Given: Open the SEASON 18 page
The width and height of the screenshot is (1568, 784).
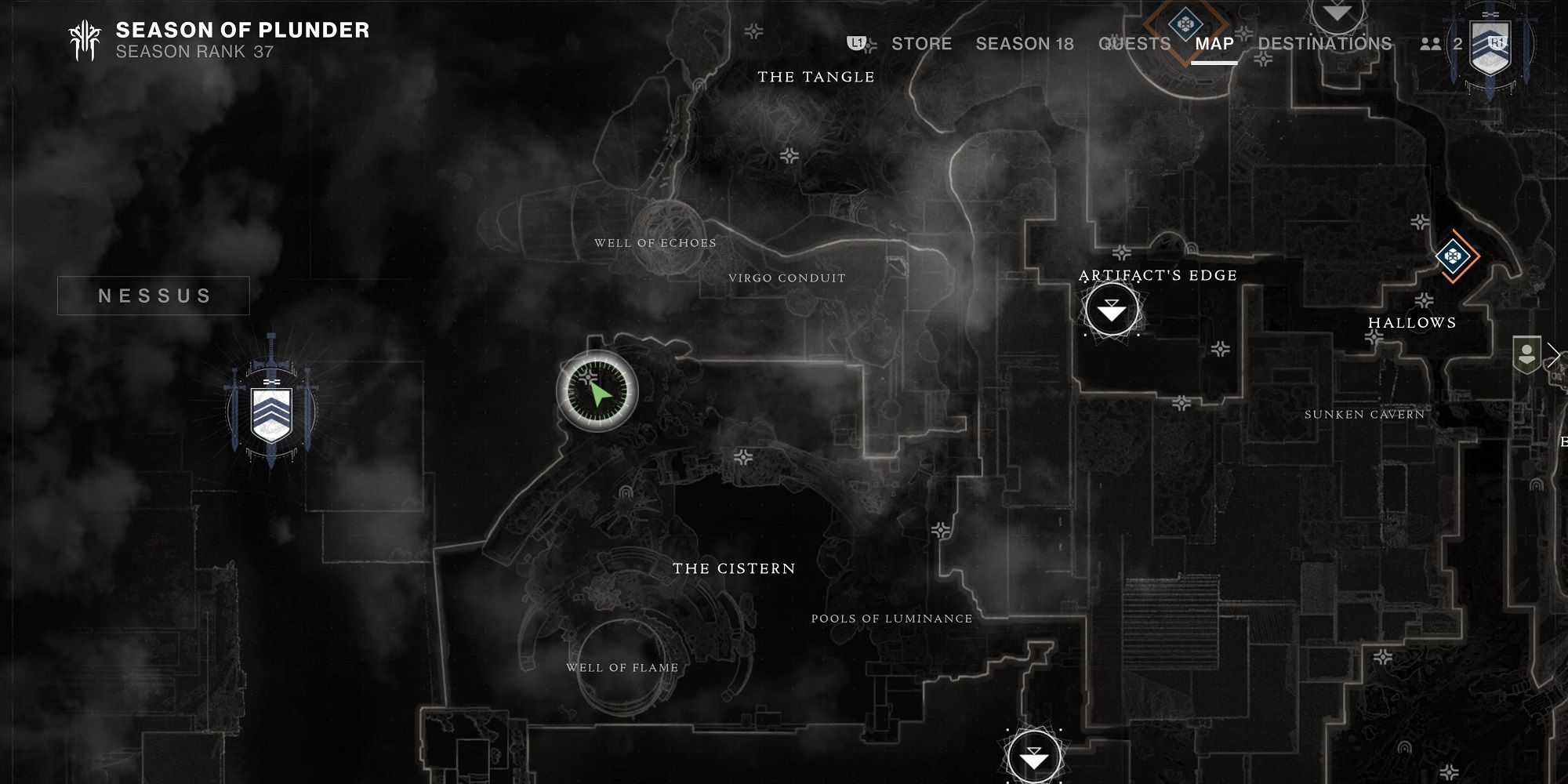Looking at the screenshot, I should click(x=1024, y=44).
